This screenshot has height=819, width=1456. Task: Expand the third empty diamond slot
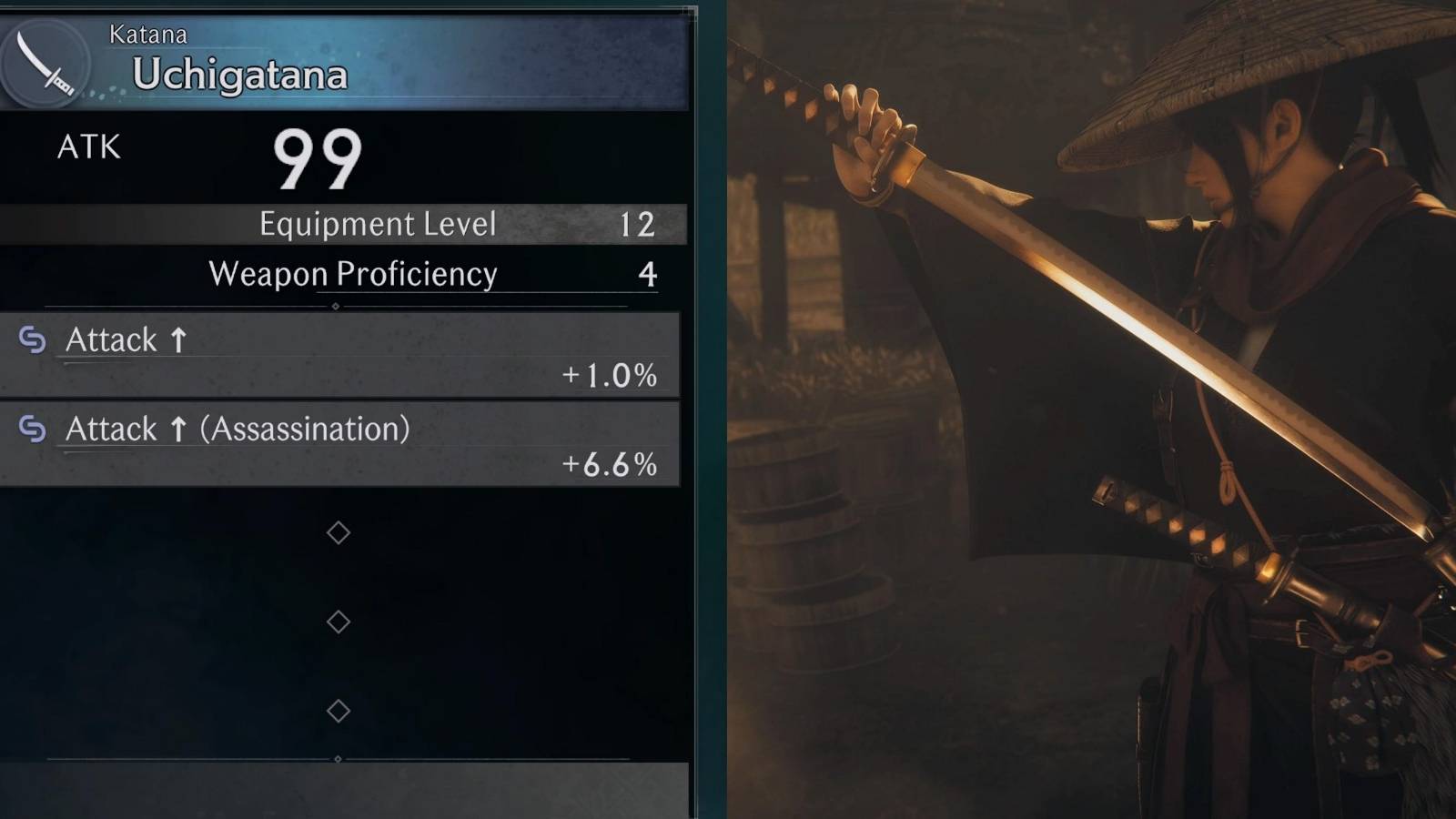tap(339, 709)
